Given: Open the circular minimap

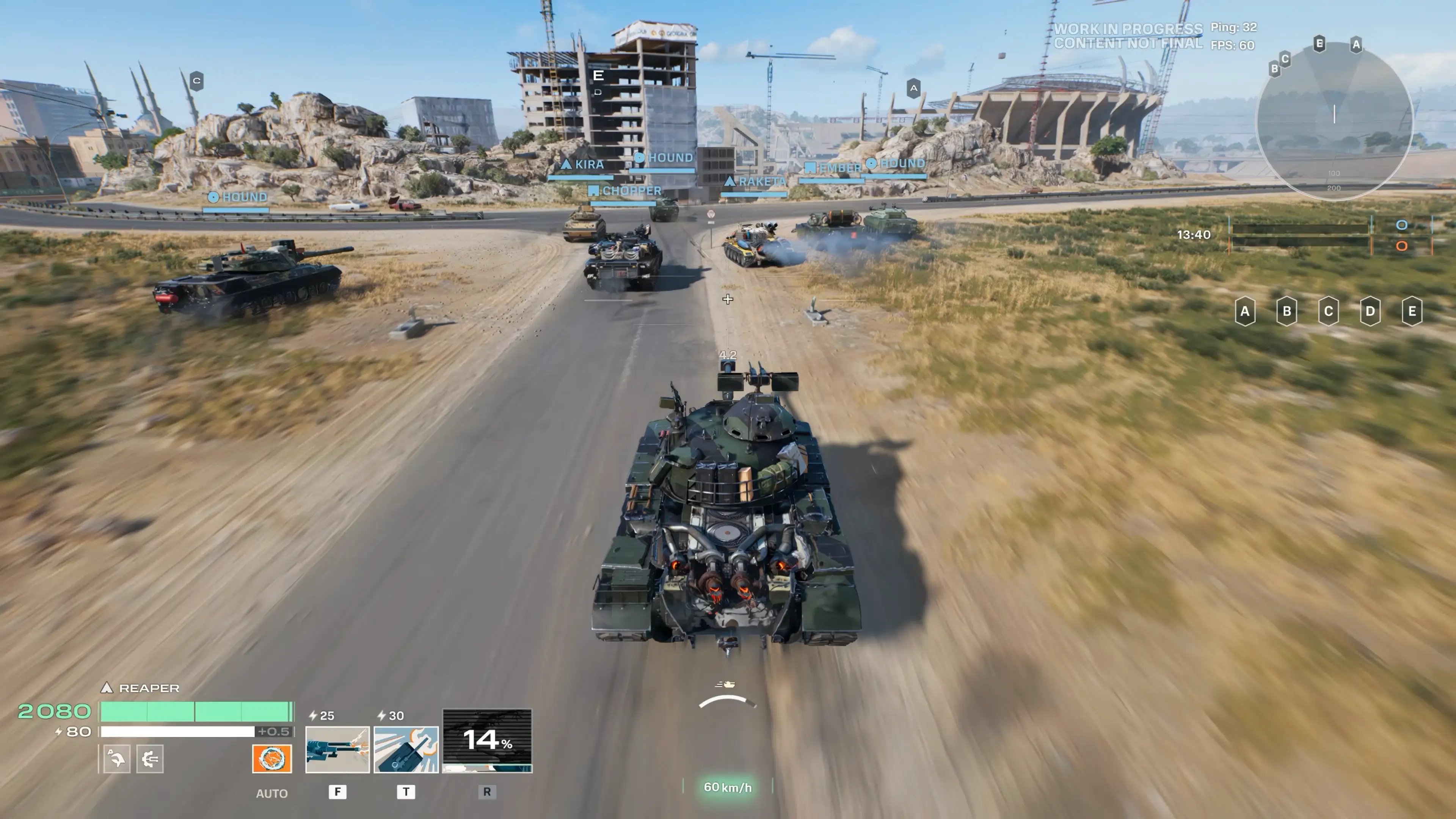Looking at the screenshot, I should tap(1334, 121).
